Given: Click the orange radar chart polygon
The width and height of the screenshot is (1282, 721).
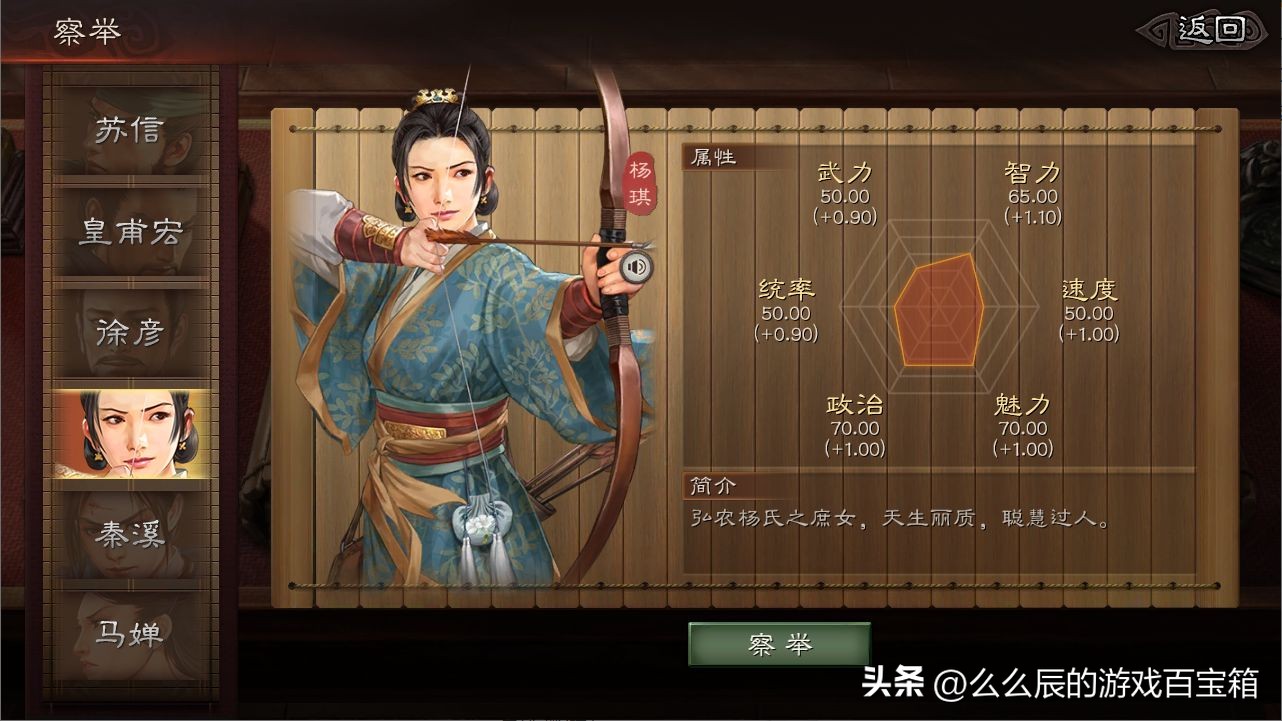Looking at the screenshot, I should [937, 310].
